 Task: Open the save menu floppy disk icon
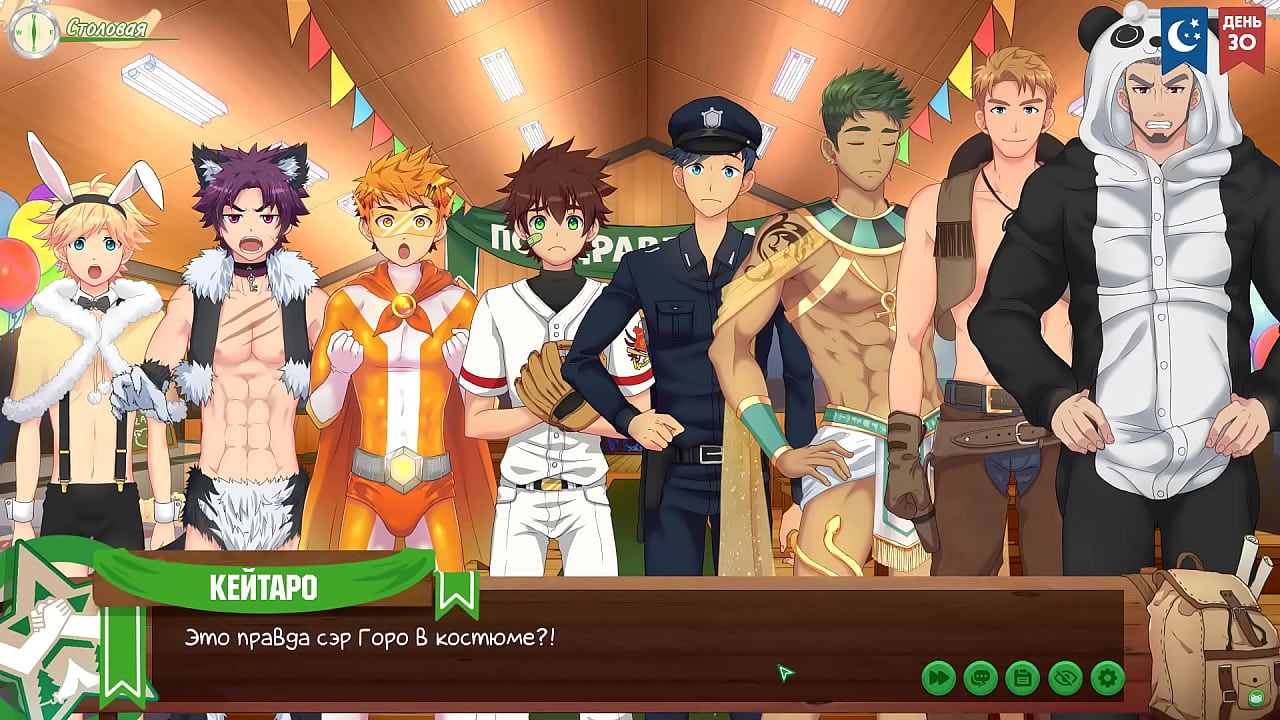(1022, 678)
